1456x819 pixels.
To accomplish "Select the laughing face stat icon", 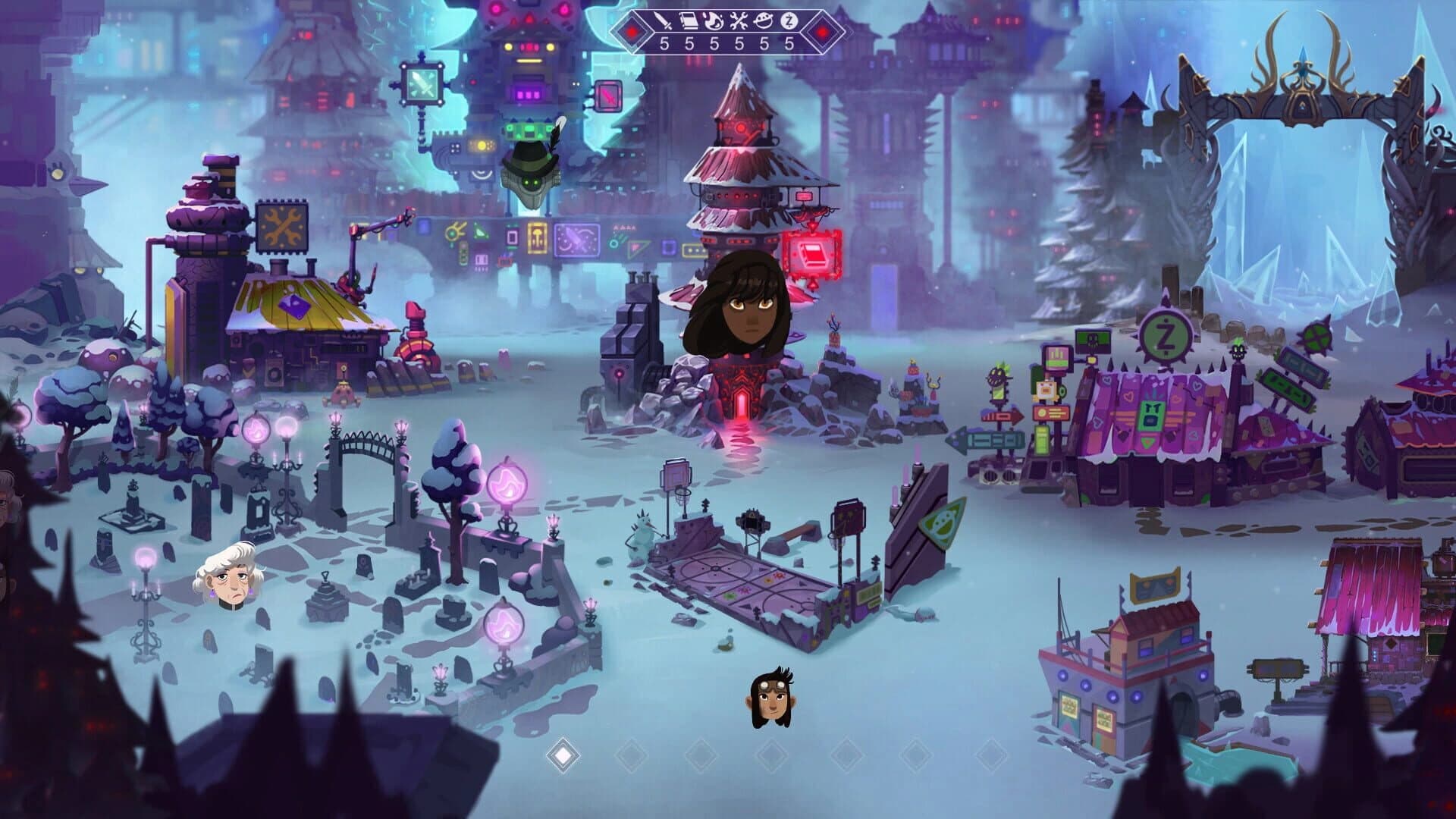I will 763,20.
